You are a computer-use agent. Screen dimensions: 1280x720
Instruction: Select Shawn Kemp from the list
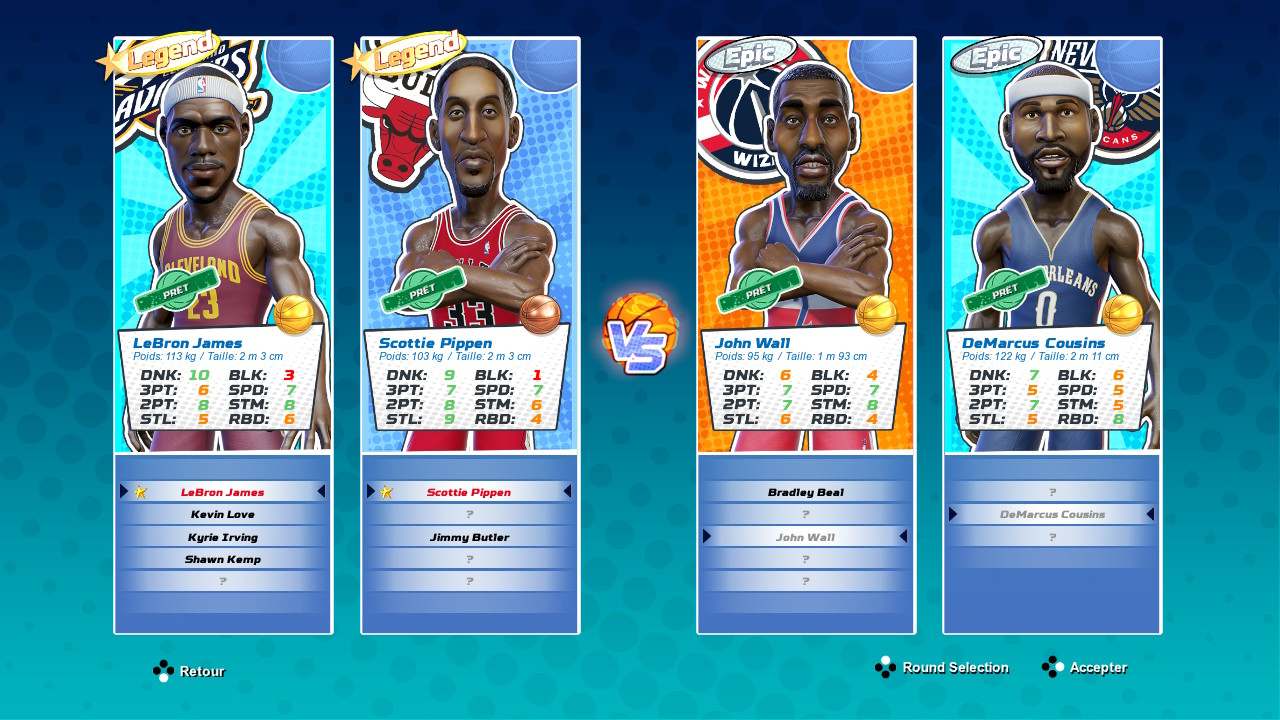coord(223,559)
